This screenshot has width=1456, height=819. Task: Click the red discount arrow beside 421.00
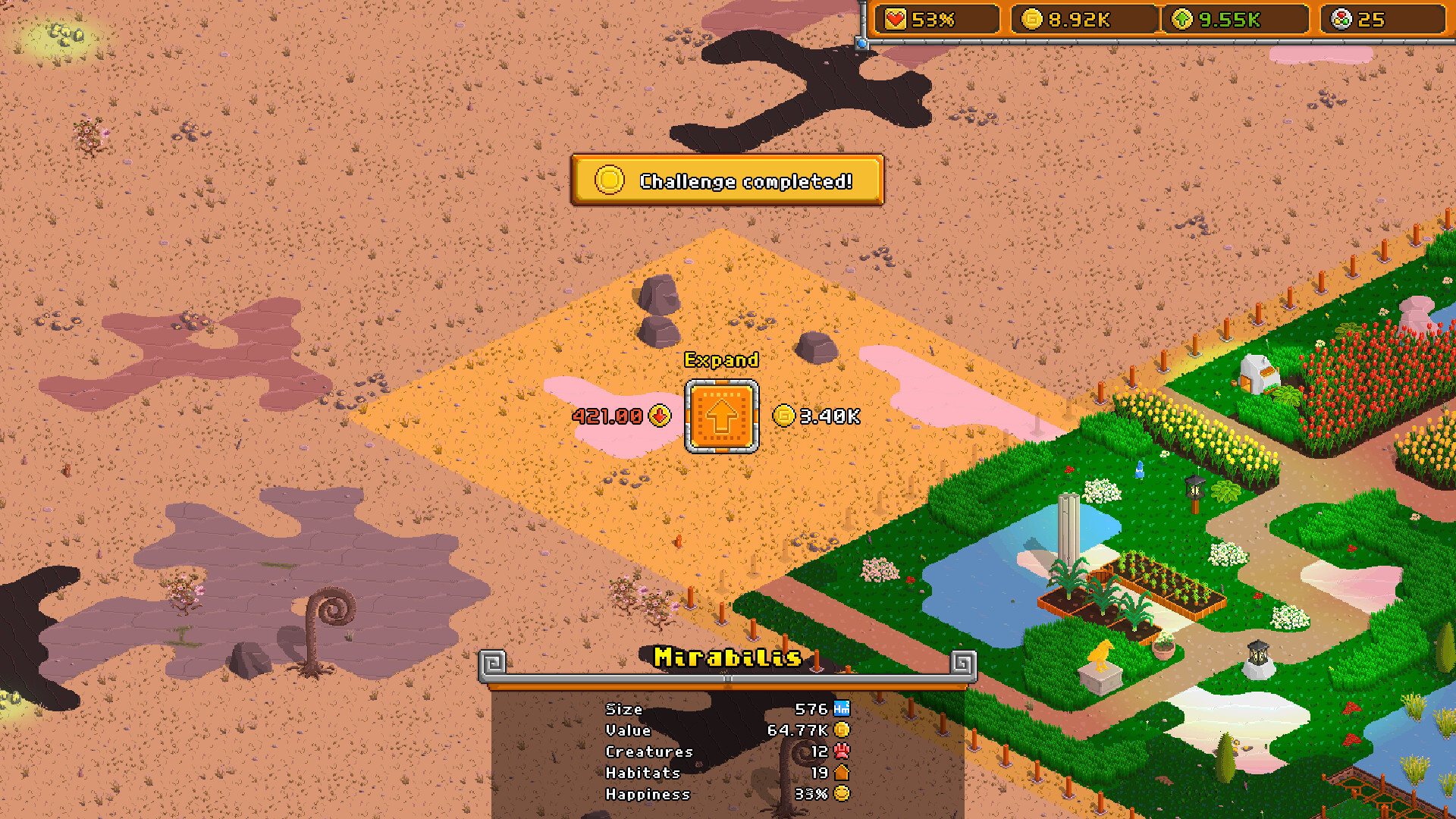(x=659, y=416)
